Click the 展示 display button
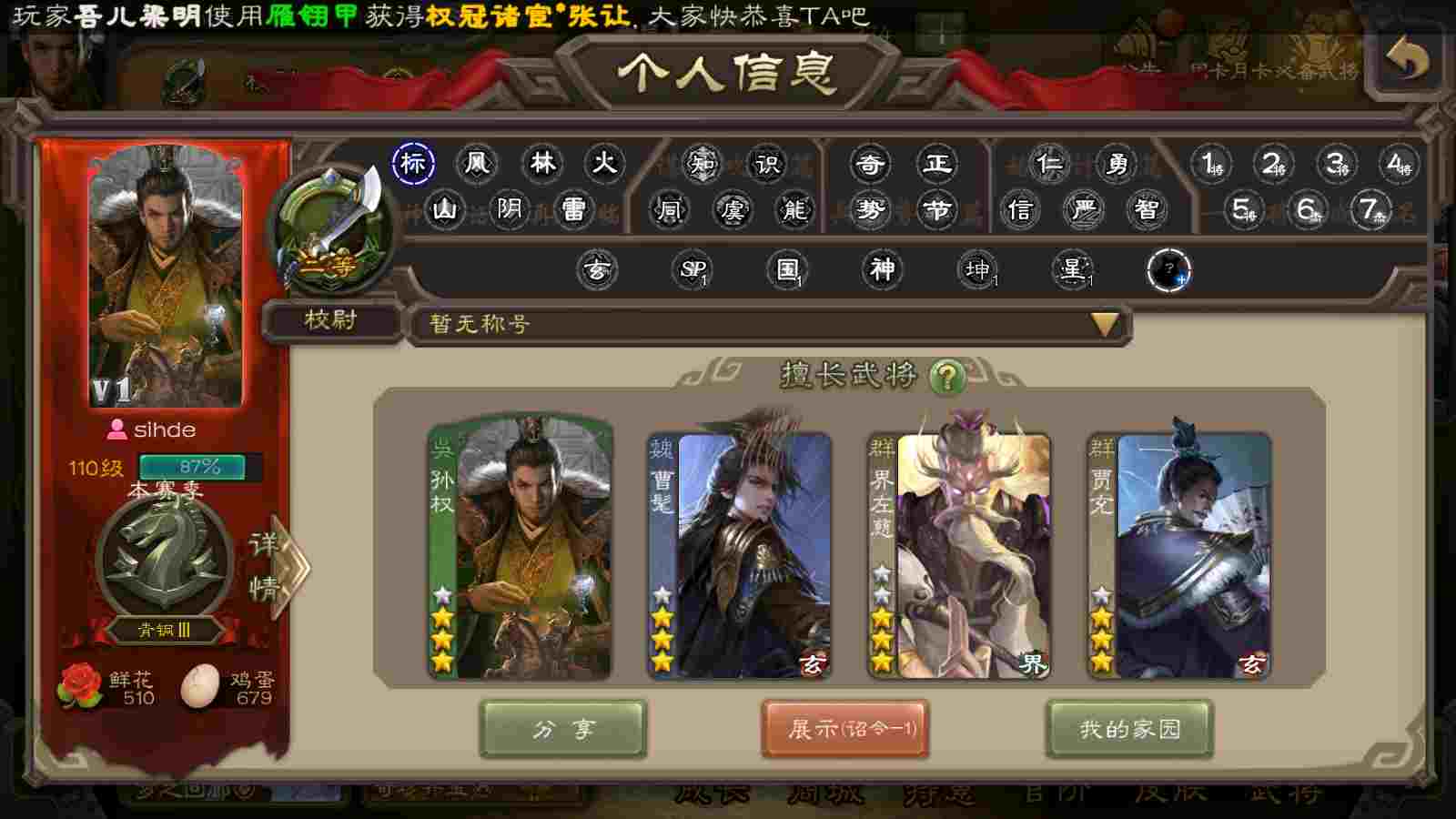1456x819 pixels. 844,729
